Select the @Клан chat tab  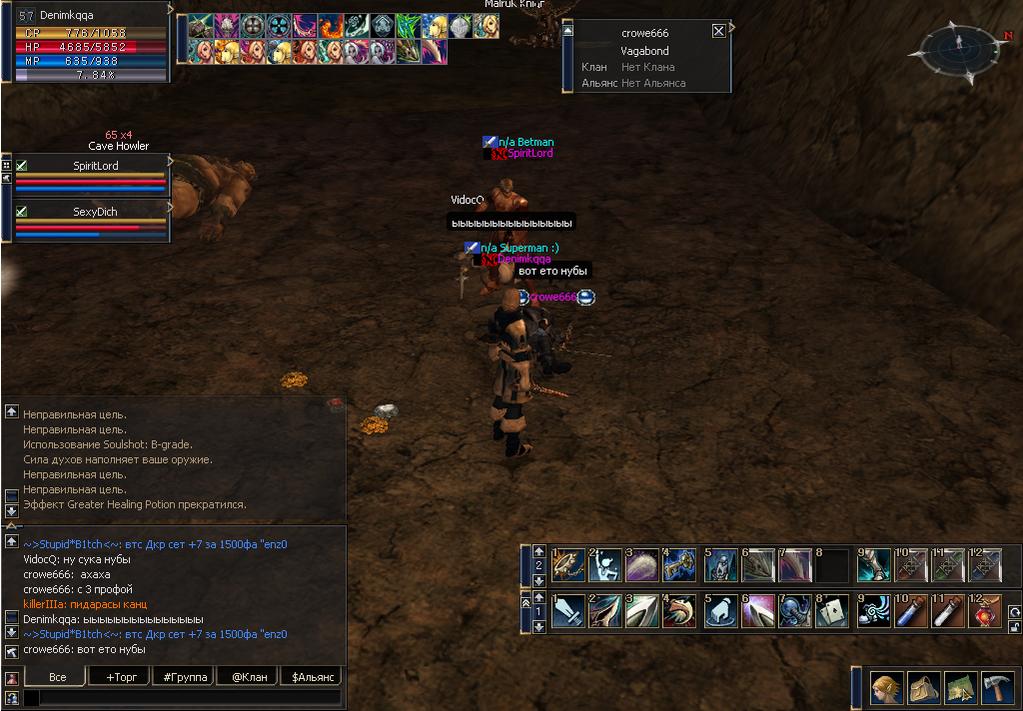[249, 677]
